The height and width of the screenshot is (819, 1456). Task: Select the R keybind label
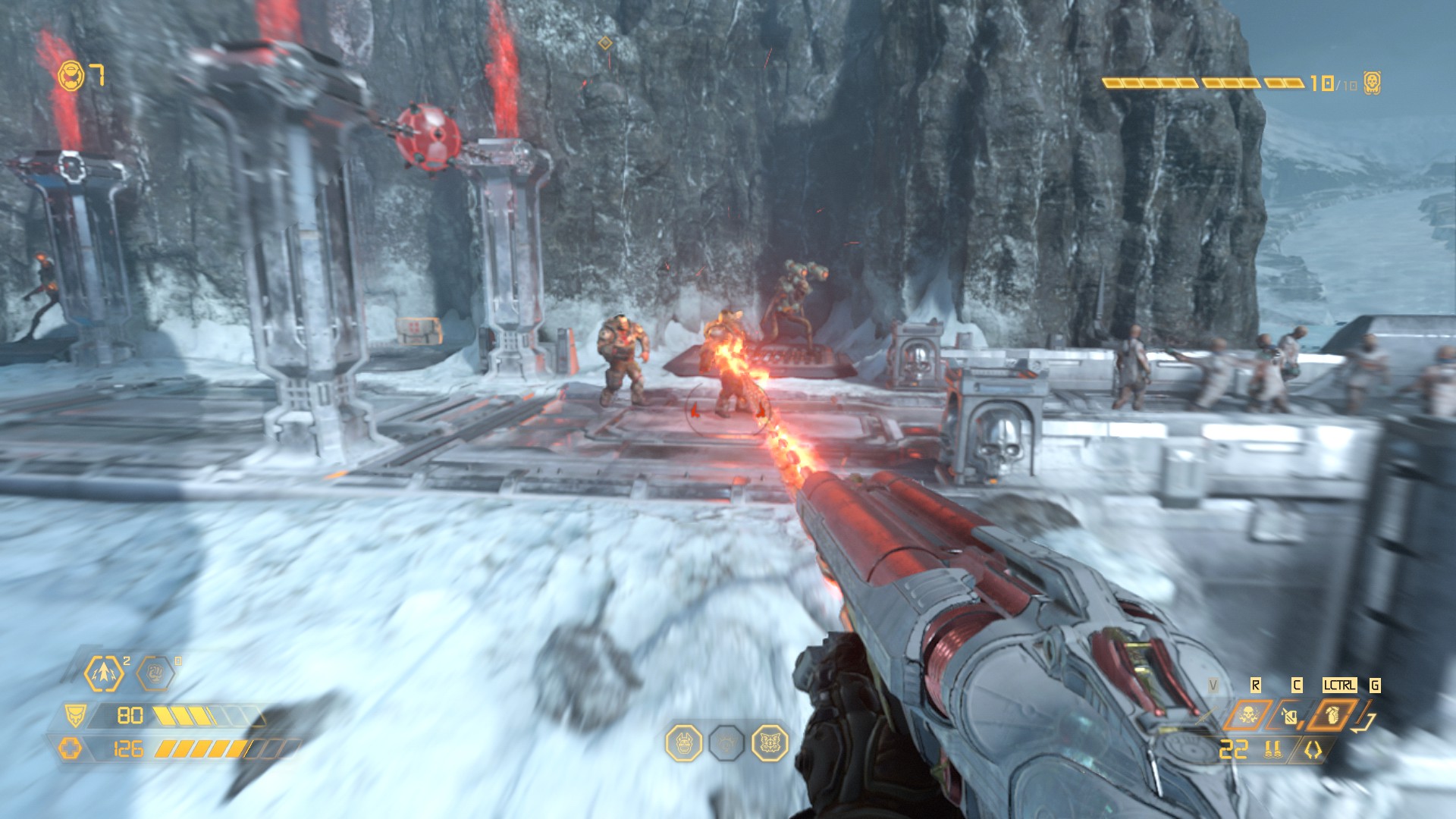pyautogui.click(x=1256, y=686)
